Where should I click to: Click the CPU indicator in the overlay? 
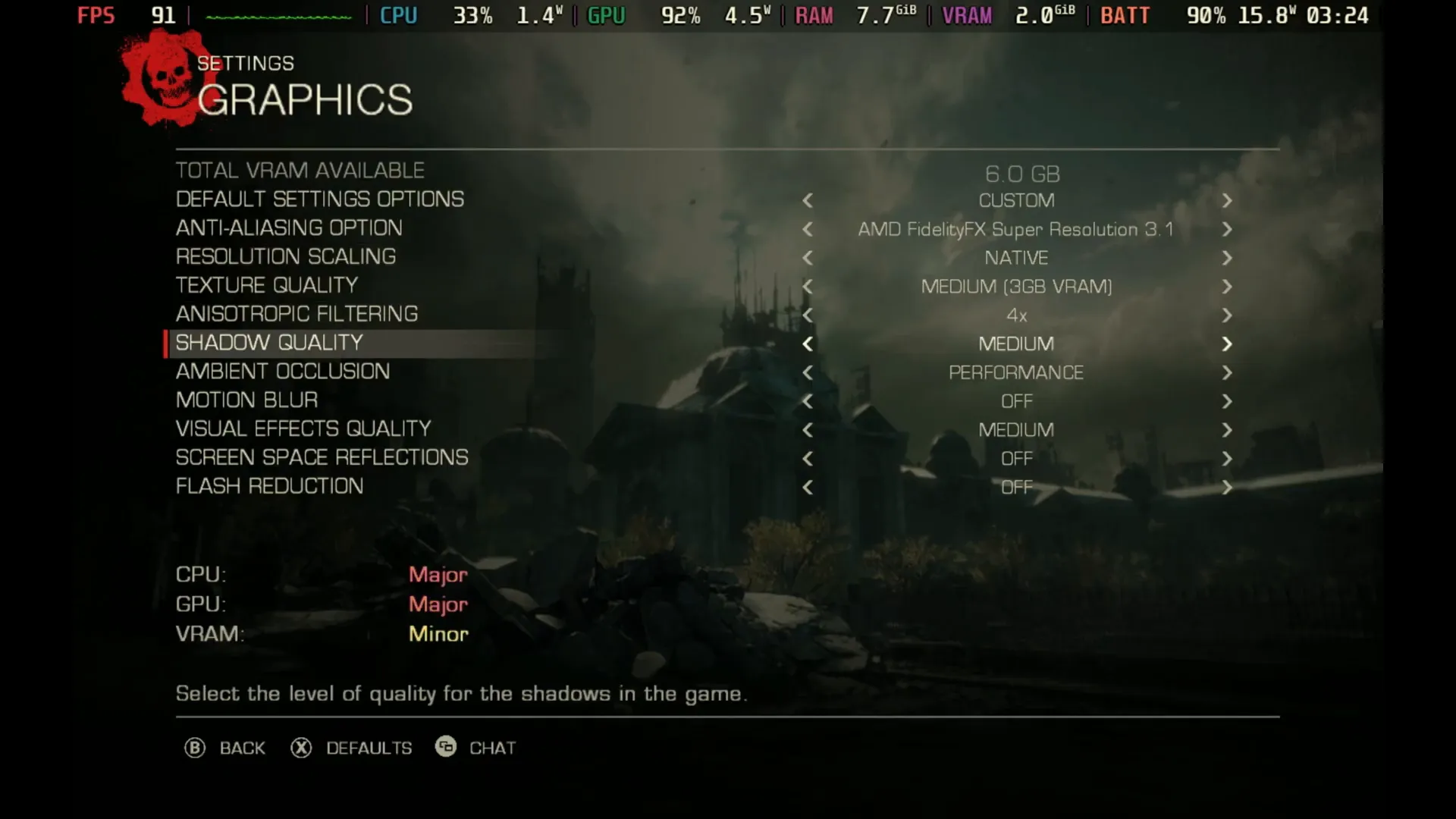click(398, 14)
